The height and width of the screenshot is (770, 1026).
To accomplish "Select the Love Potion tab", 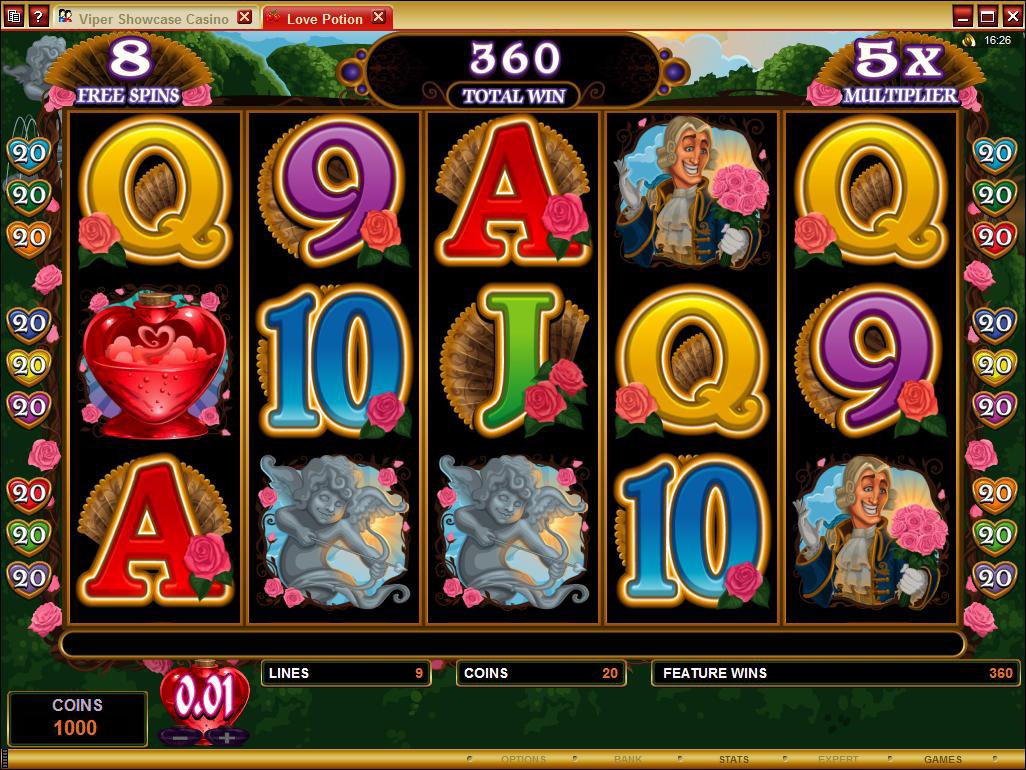I will [x=319, y=18].
